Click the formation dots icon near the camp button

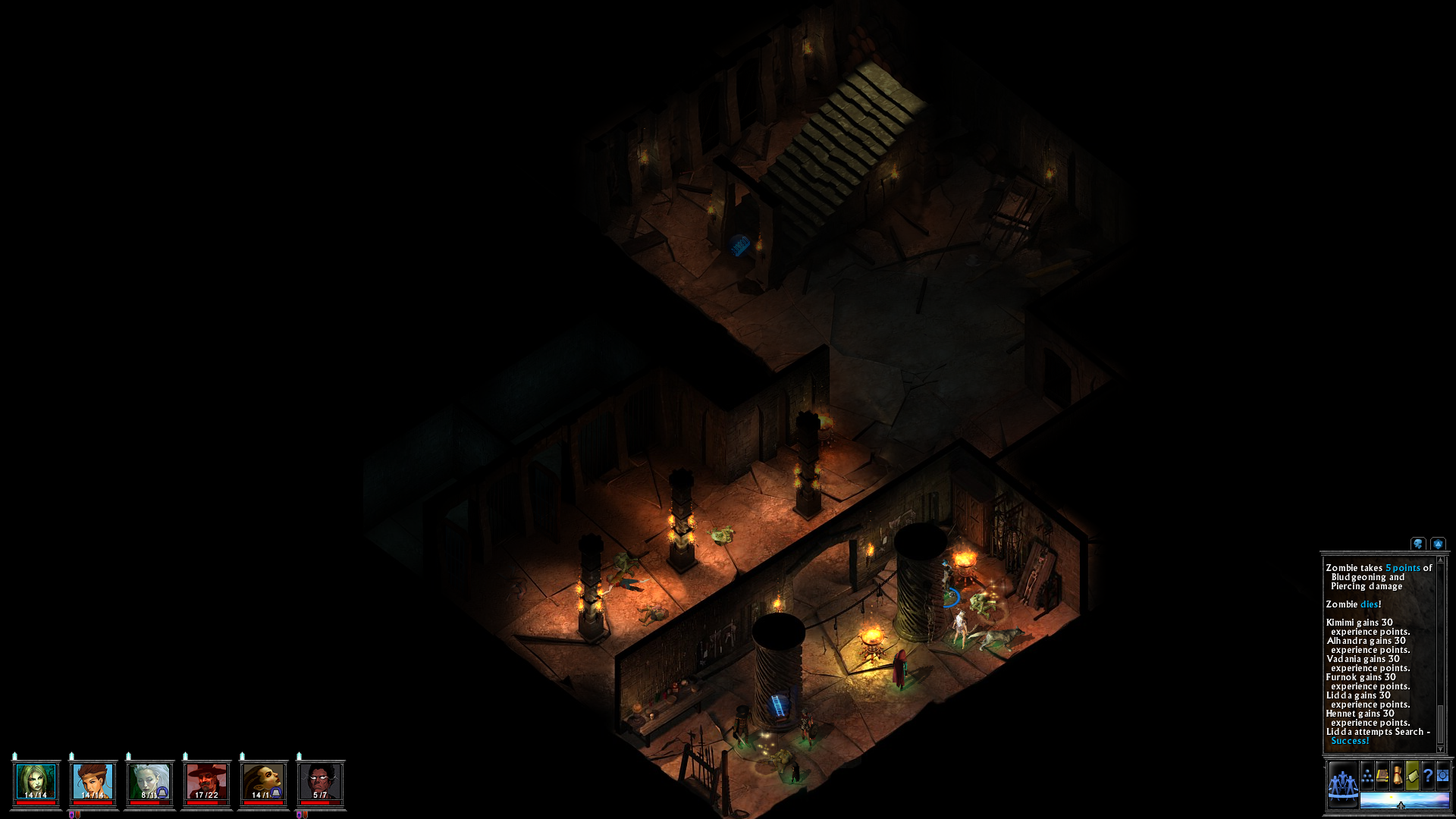pos(1367,774)
